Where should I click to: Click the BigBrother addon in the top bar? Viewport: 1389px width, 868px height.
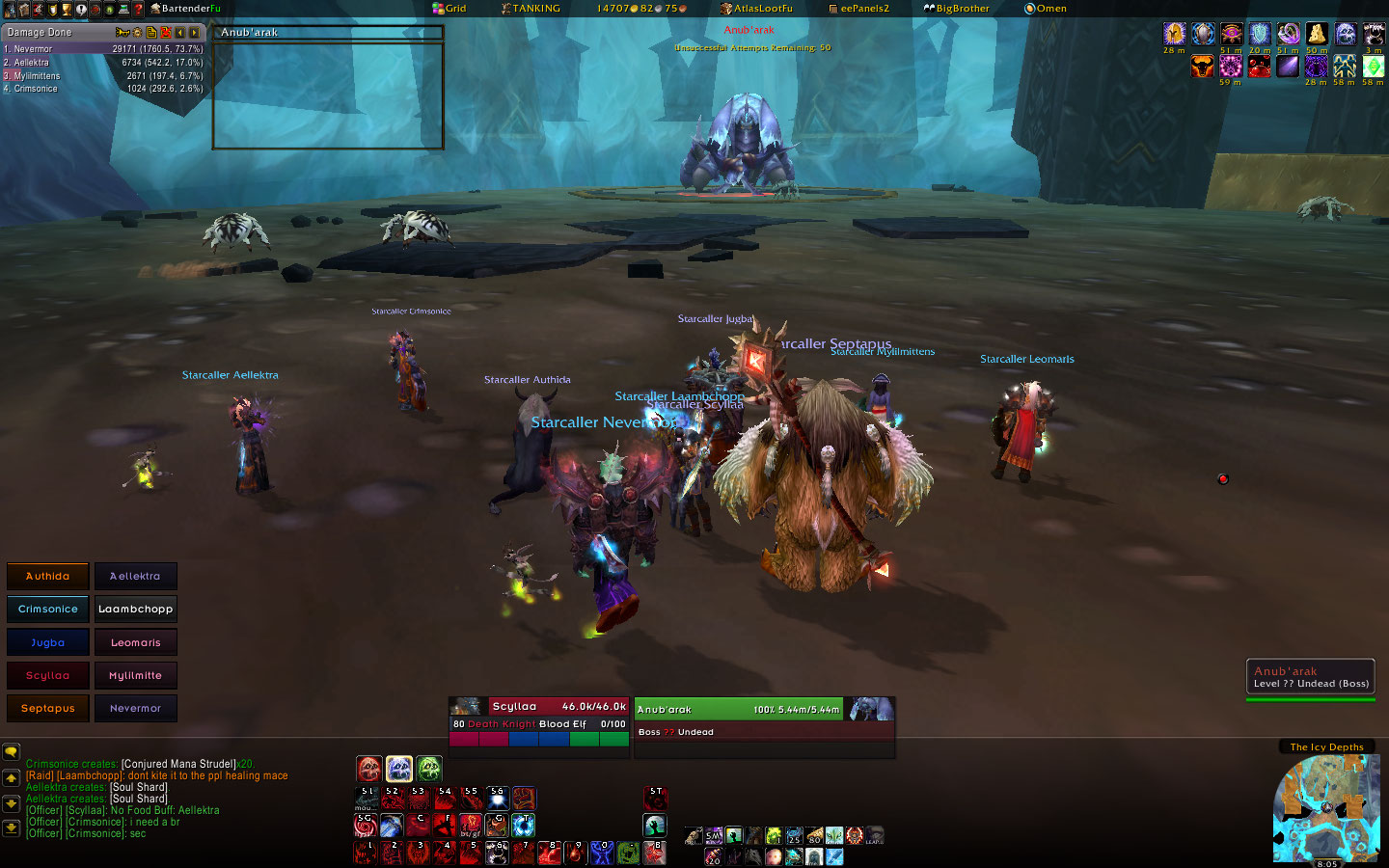957,9
